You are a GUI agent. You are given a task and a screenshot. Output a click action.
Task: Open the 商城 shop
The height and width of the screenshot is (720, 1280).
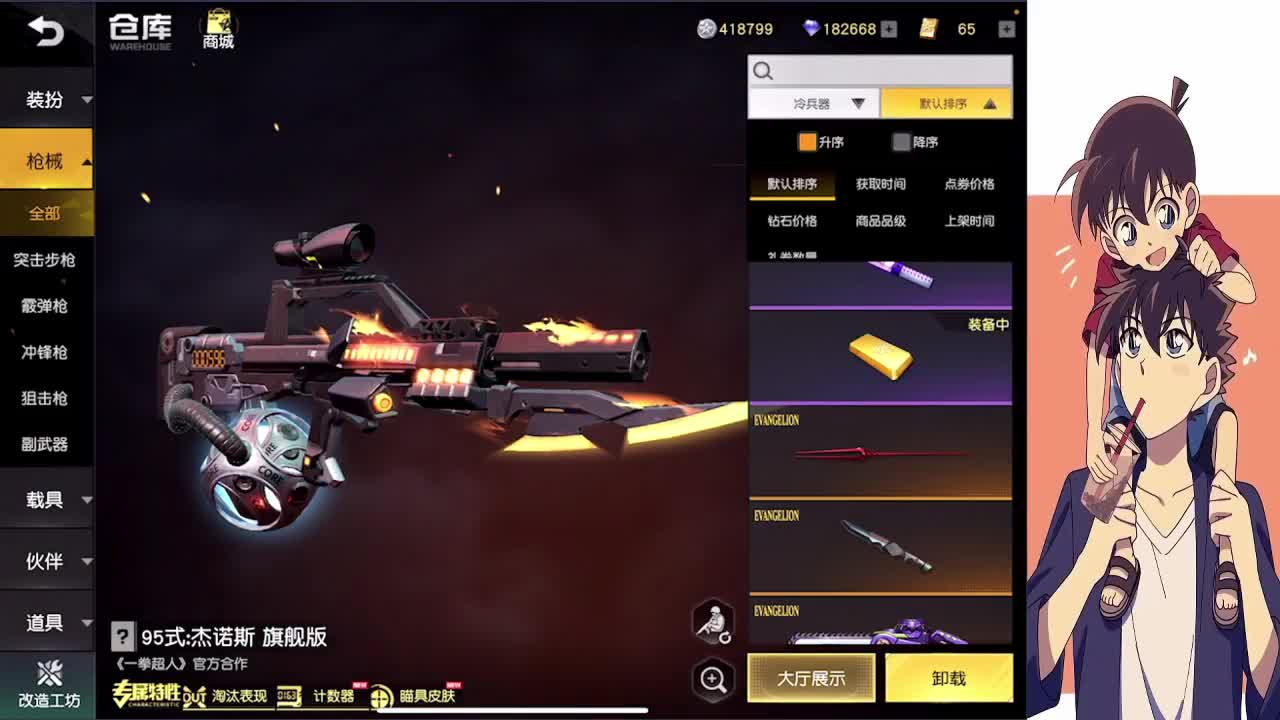click(x=218, y=30)
